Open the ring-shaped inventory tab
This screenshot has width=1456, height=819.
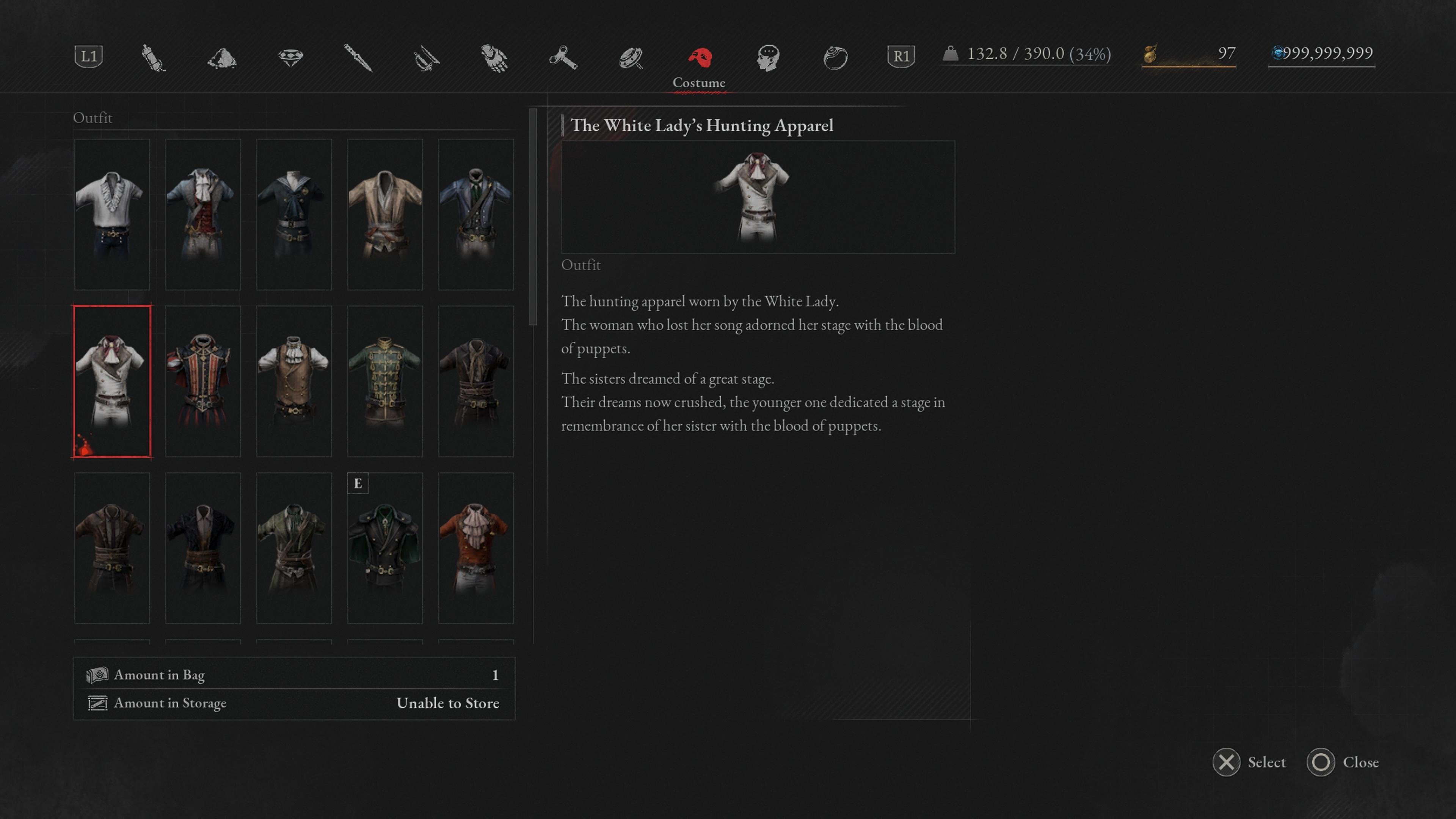pyautogui.click(x=835, y=57)
